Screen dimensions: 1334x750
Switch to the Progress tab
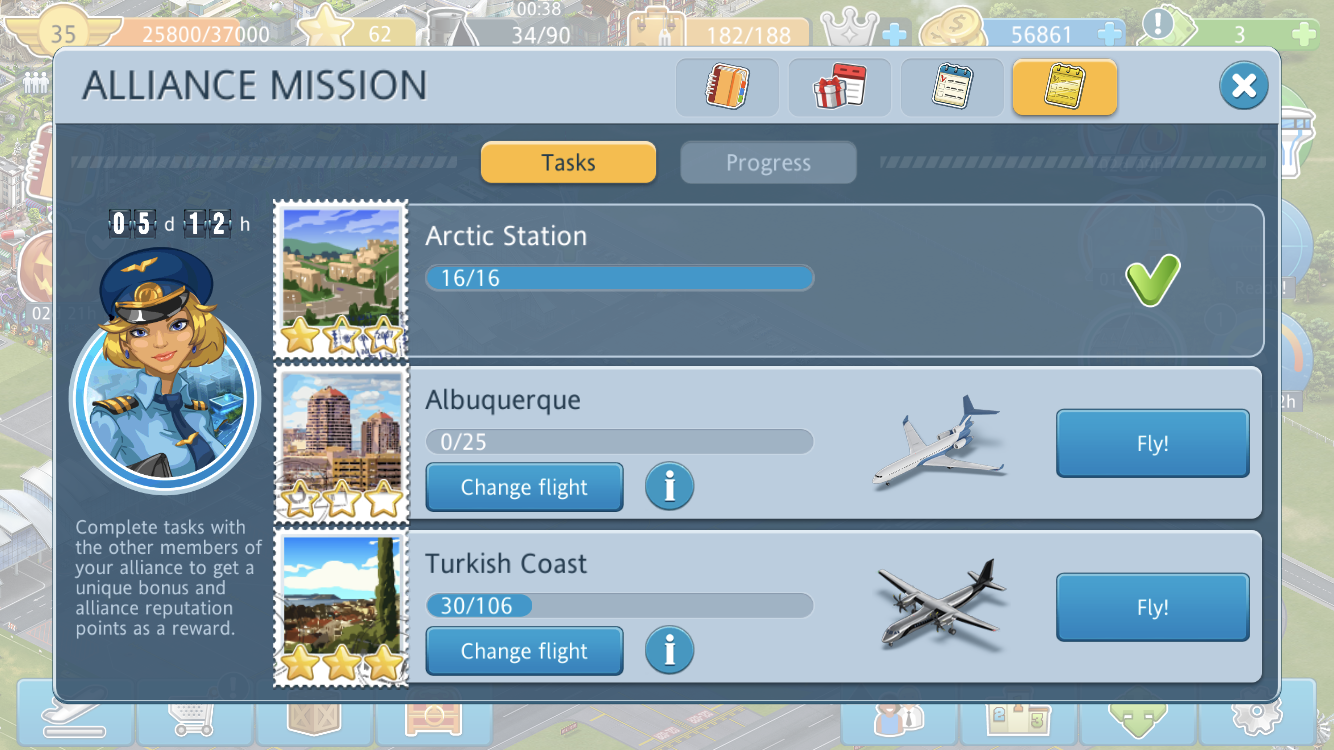point(768,163)
